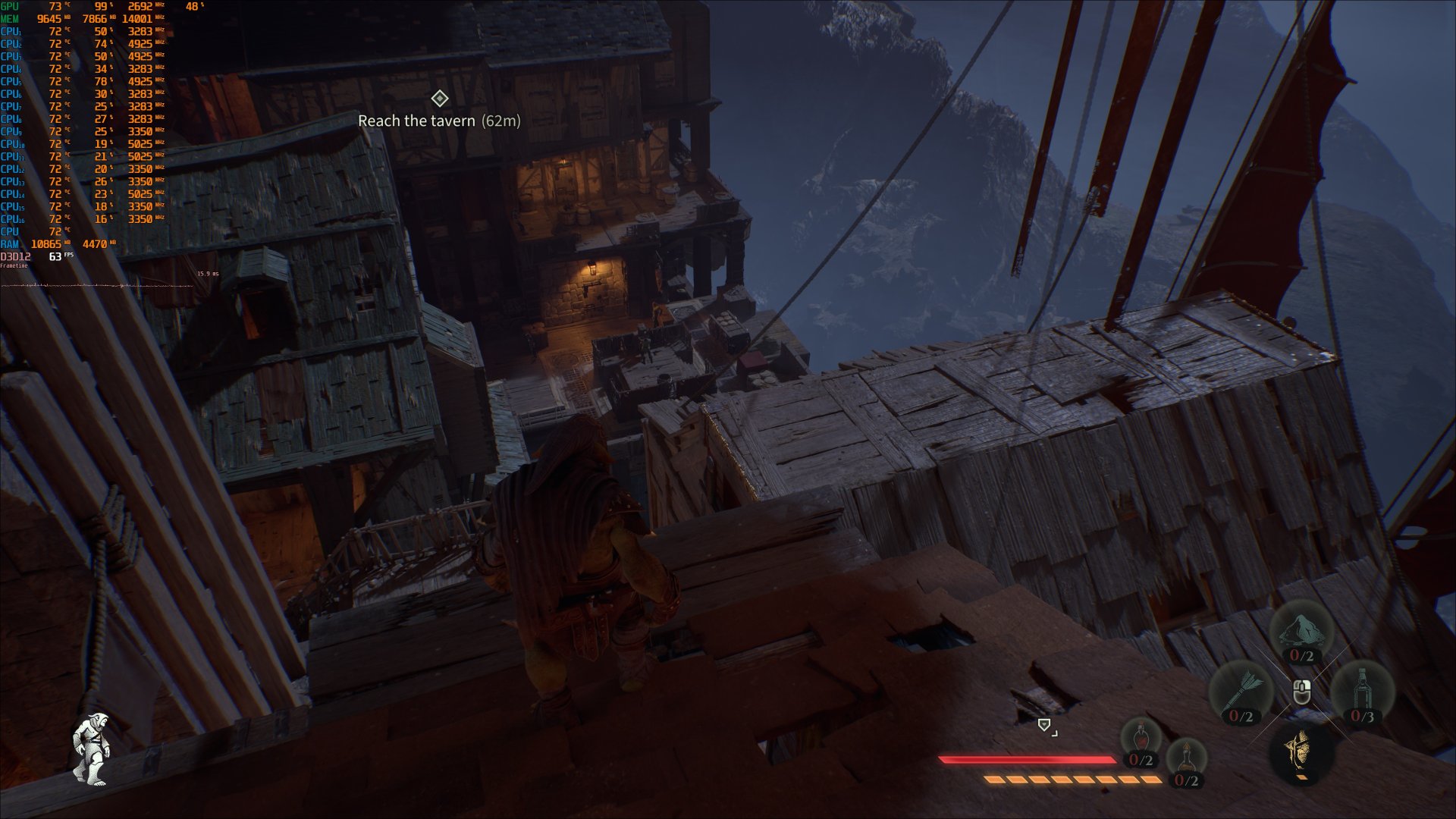Image resolution: width=1456 pixels, height=819 pixels.
Task: Click the 0/2 counter under the bolt icon
Action: pyautogui.click(x=1241, y=714)
